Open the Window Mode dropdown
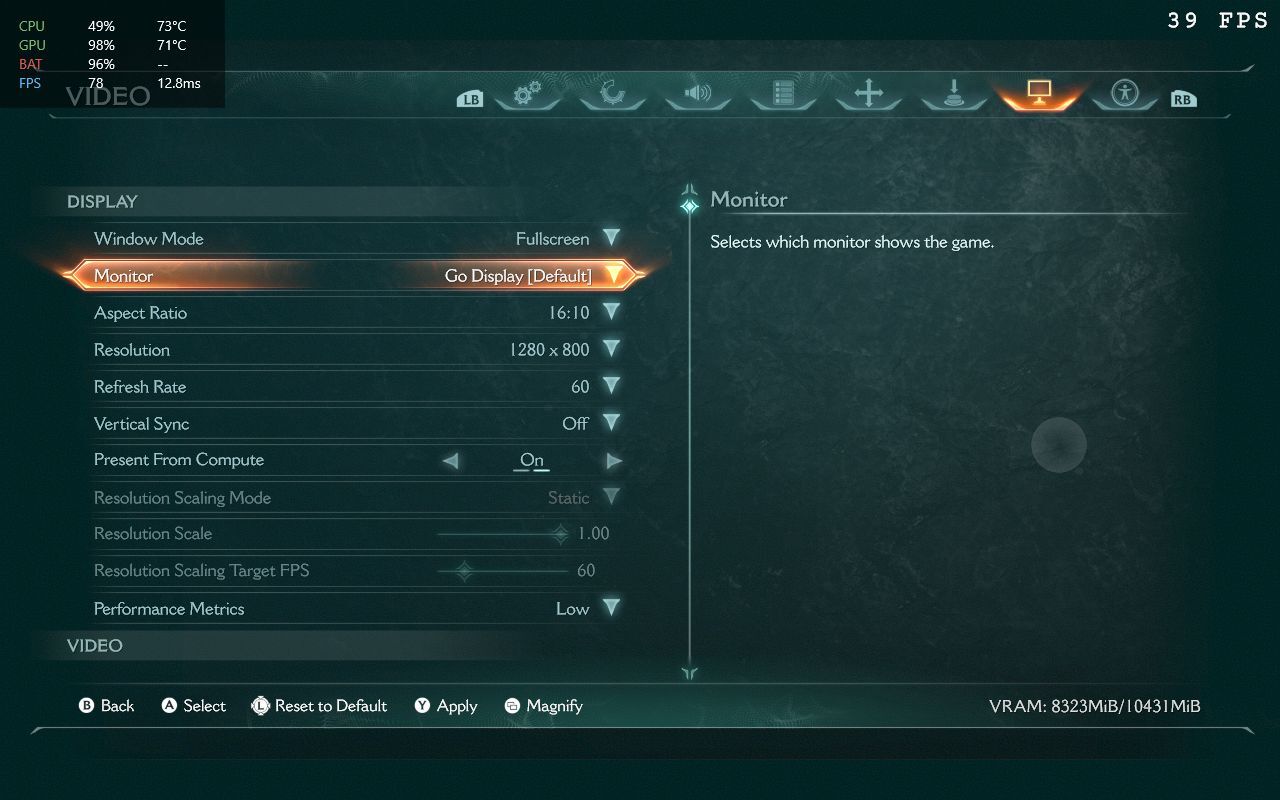Image resolution: width=1280 pixels, height=800 pixels. tap(611, 238)
